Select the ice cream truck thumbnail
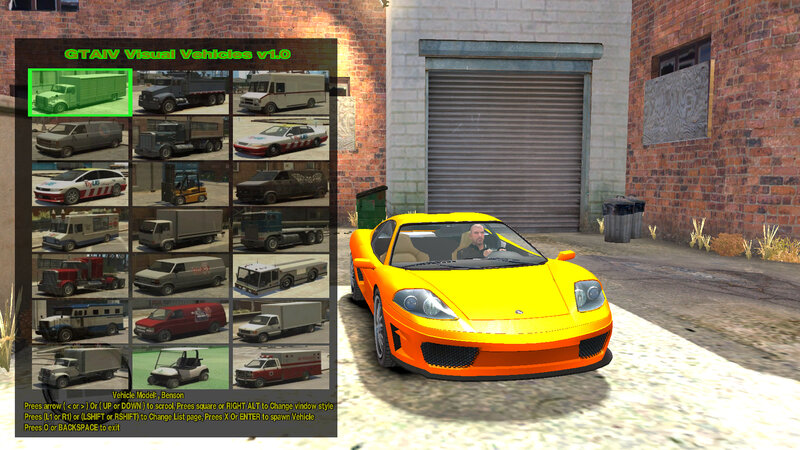Screen dimensions: 800x450 (x=80, y=230)
